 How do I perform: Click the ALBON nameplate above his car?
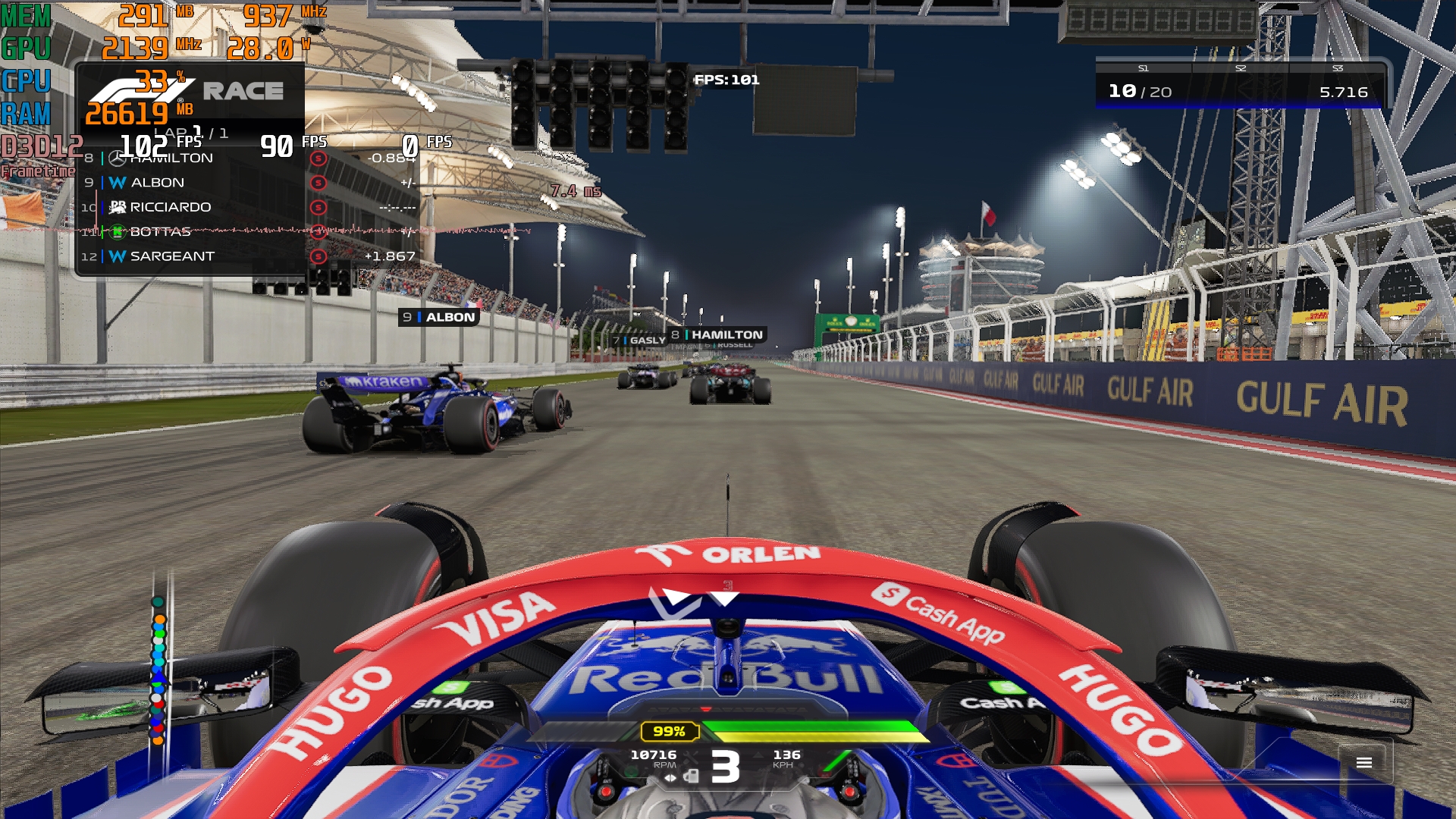(x=438, y=318)
